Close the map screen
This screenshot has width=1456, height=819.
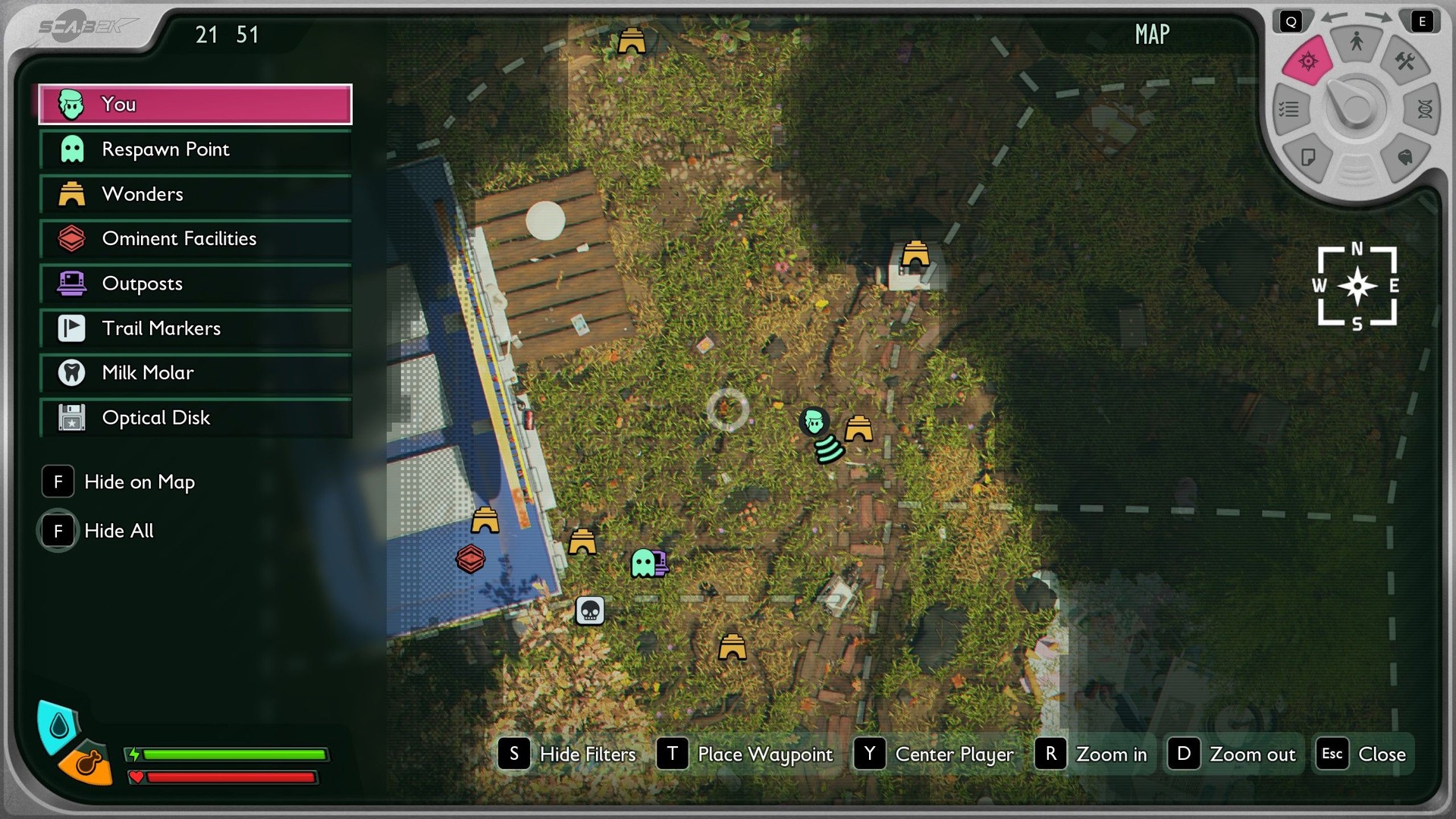[x=1363, y=754]
